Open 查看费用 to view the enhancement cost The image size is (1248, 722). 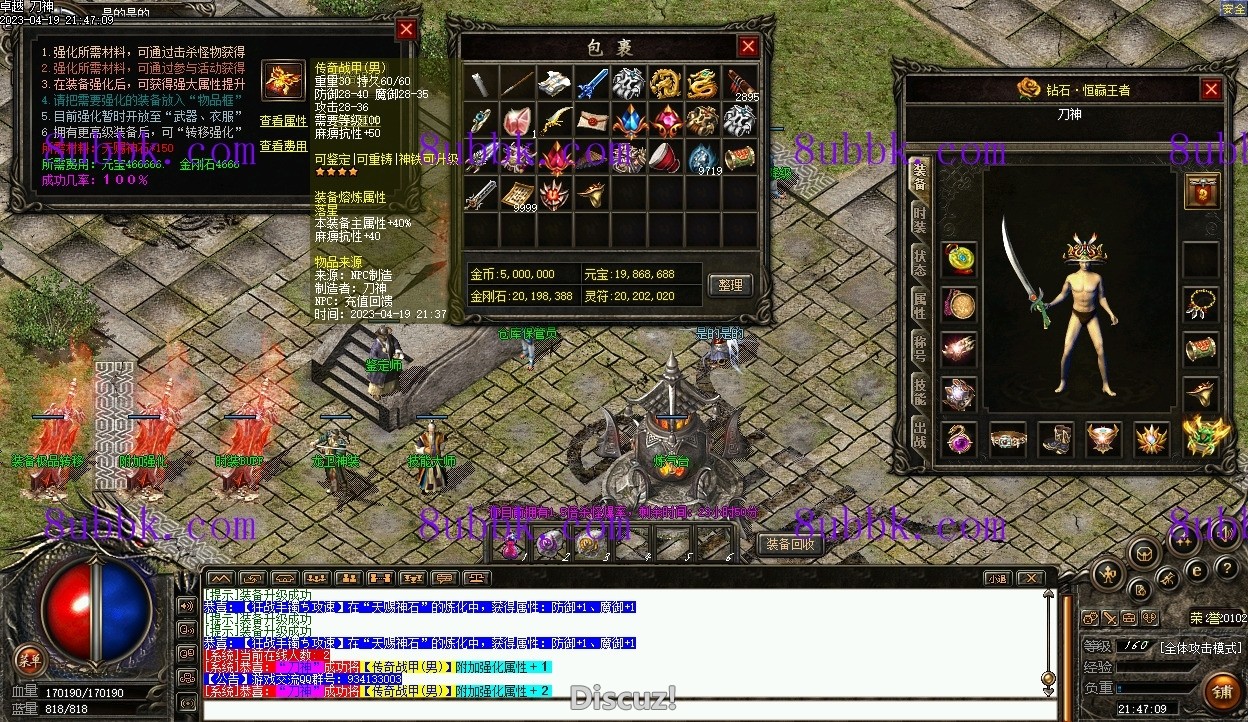tap(283, 146)
